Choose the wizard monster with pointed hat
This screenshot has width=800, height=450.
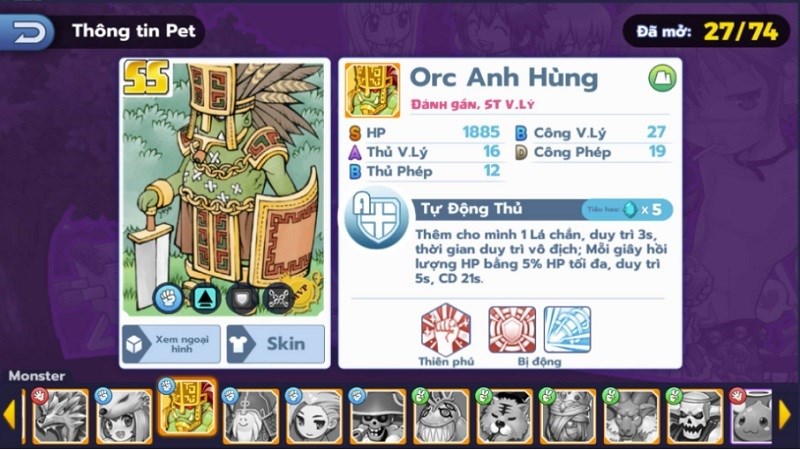click(250, 415)
